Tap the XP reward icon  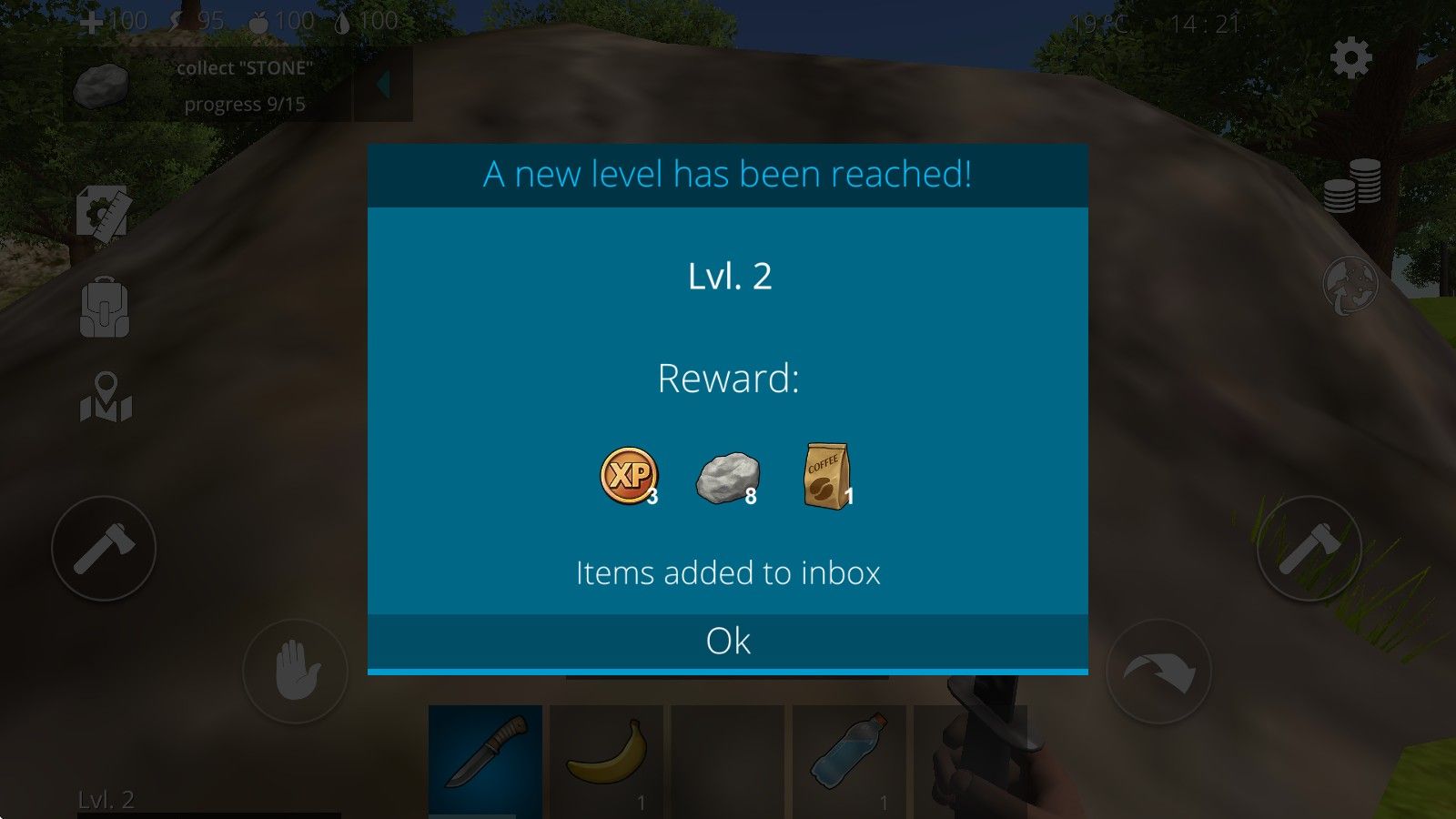click(x=628, y=475)
